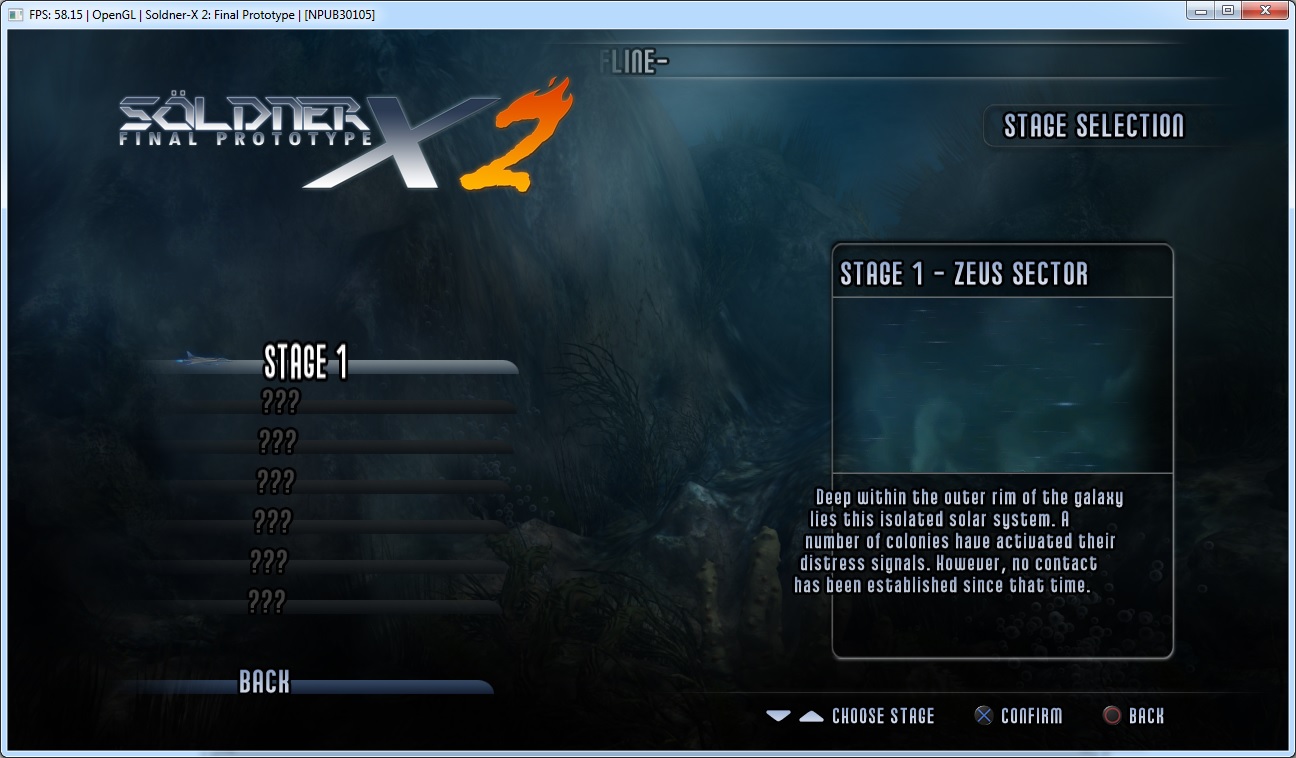Choose the Back menu entry
Viewport: 1296px width, 758px height.
click(264, 683)
